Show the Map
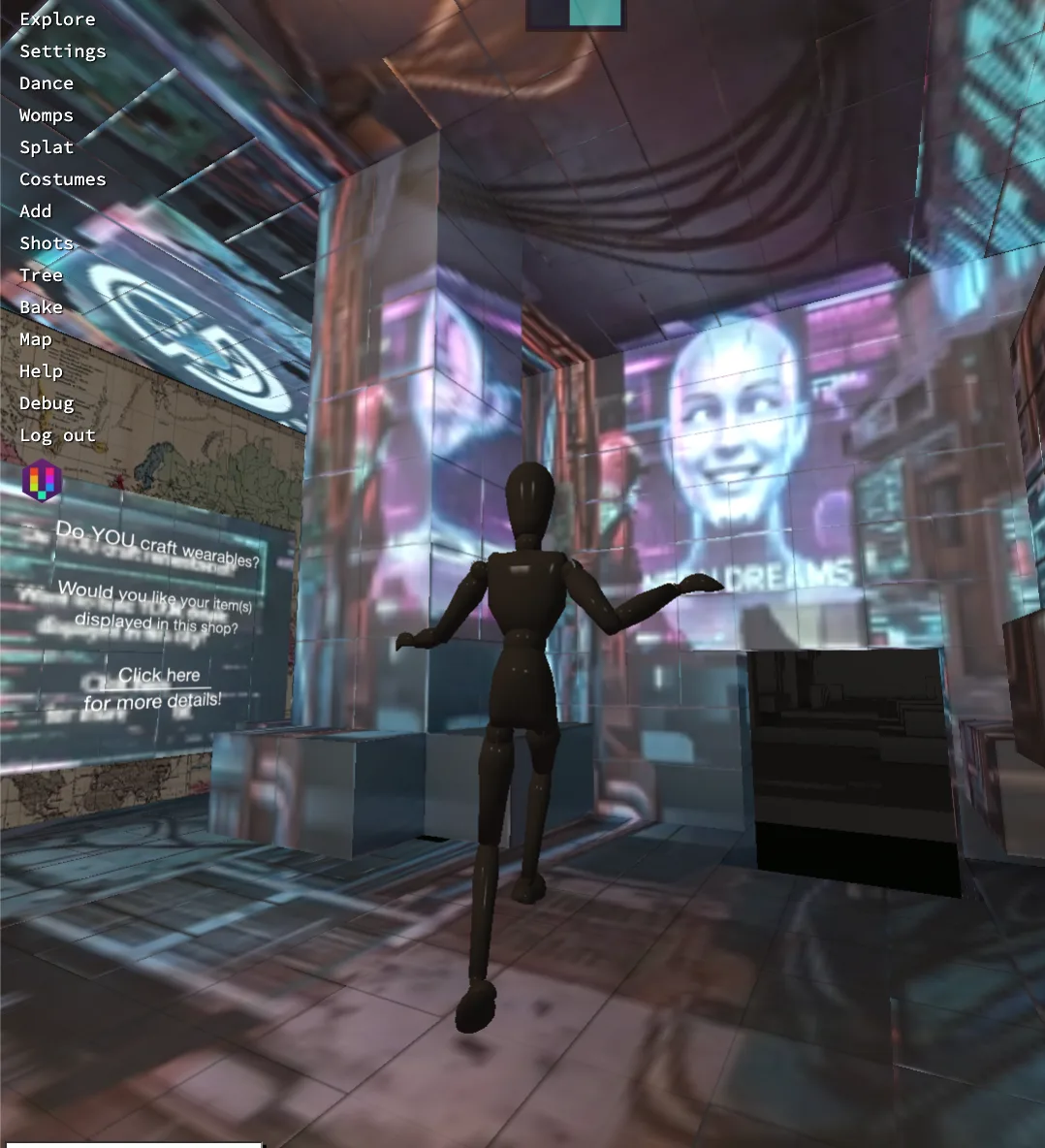 36,339
